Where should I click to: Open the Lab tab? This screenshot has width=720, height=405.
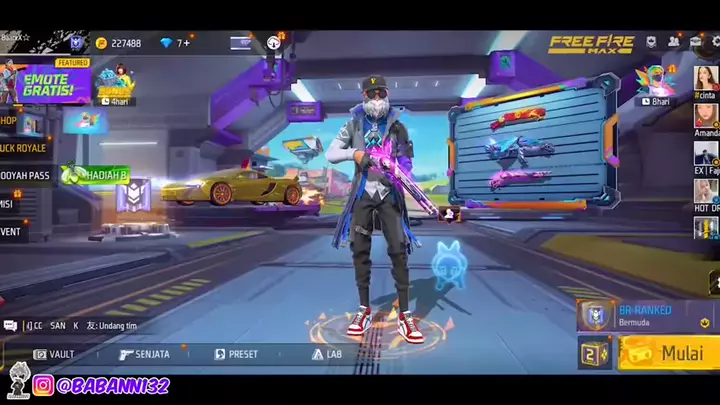point(326,354)
